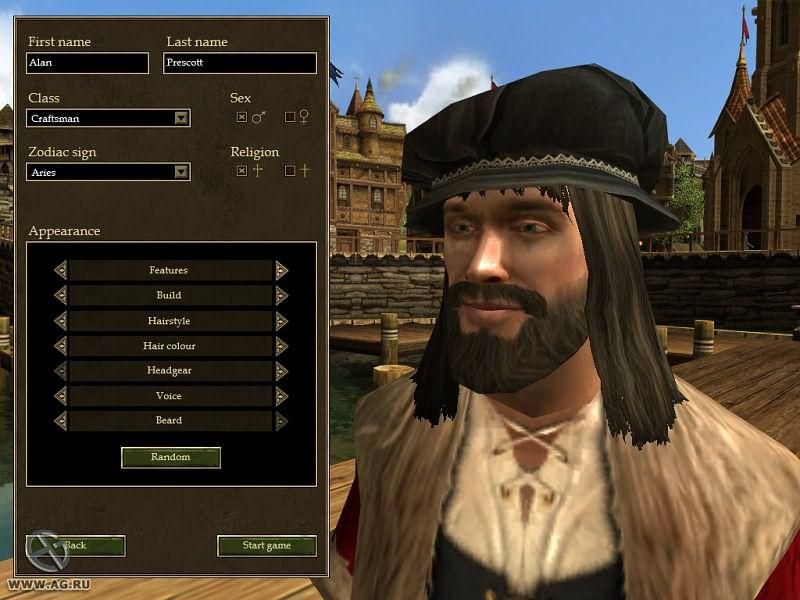Image resolution: width=800 pixels, height=600 pixels.
Task: Switch to next Hairstyle
Action: coord(282,321)
